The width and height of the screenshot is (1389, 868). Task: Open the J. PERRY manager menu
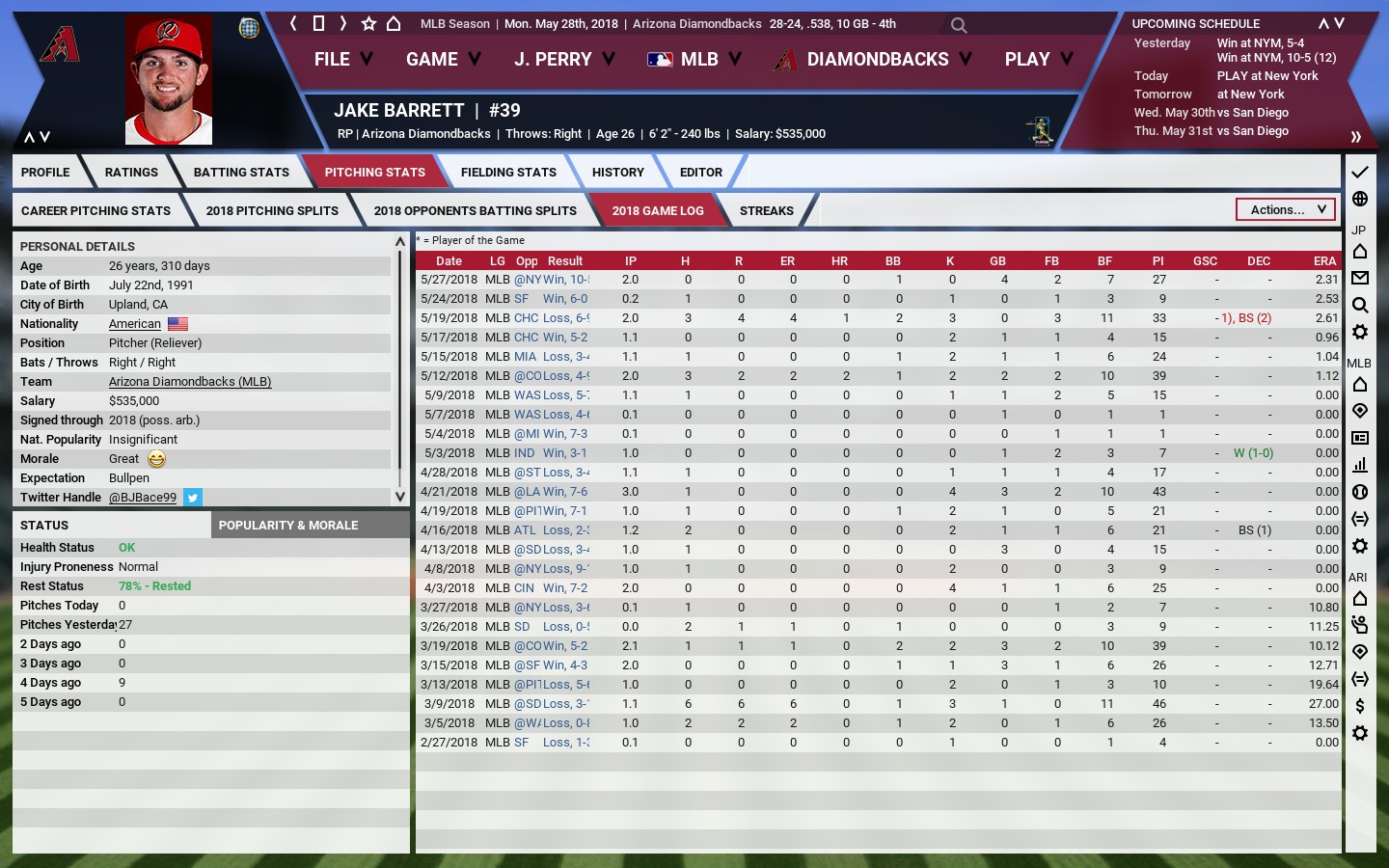[x=563, y=60]
